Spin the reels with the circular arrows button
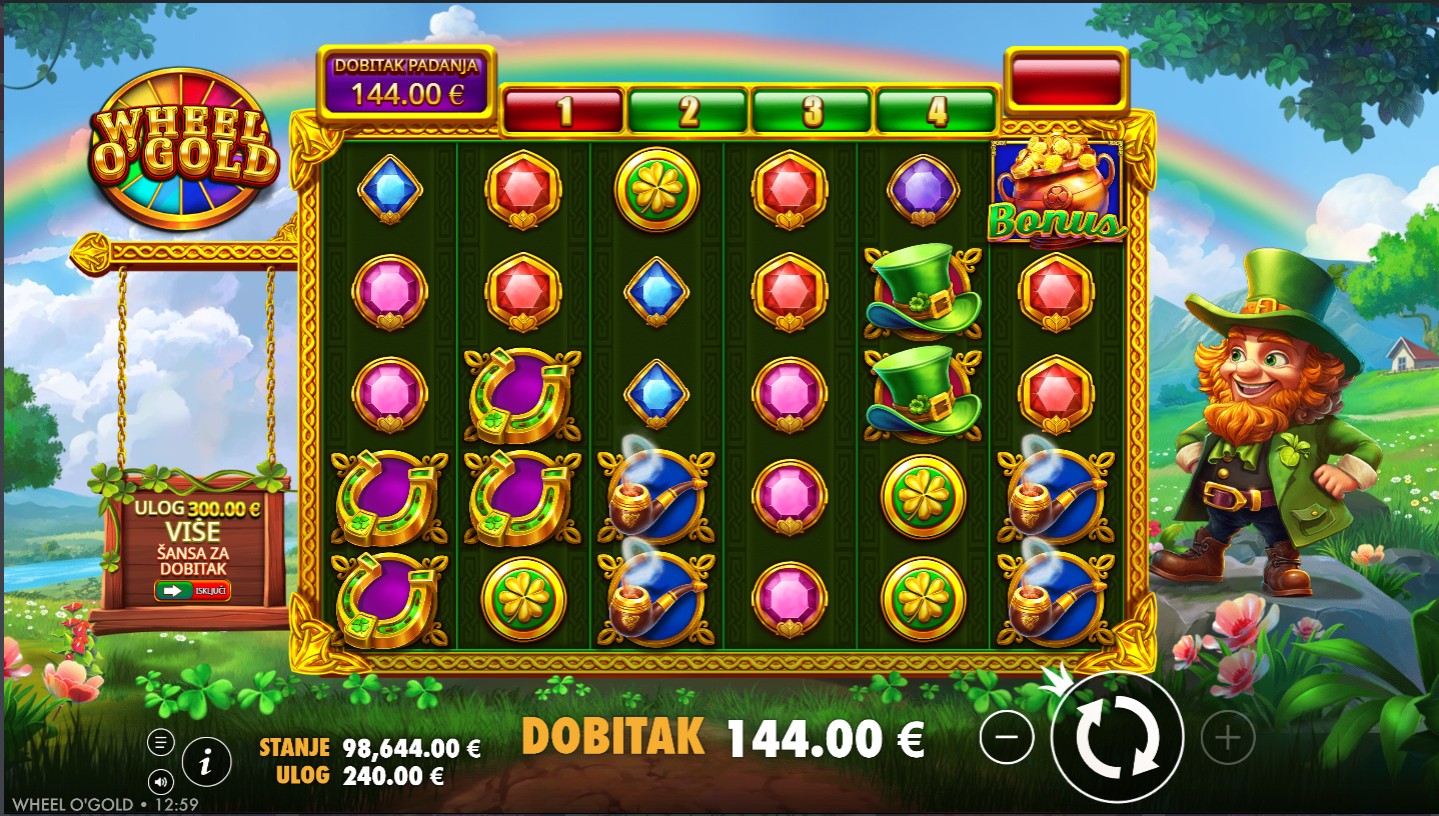 1117,738
